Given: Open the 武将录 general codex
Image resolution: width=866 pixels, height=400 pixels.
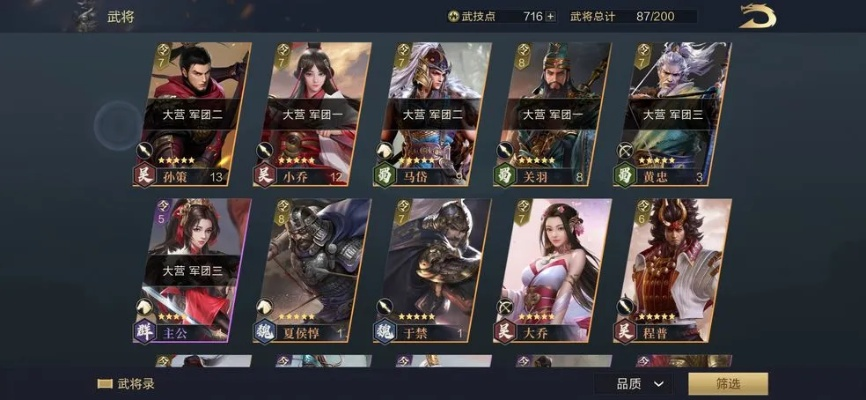Looking at the screenshot, I should [x=127, y=383].
